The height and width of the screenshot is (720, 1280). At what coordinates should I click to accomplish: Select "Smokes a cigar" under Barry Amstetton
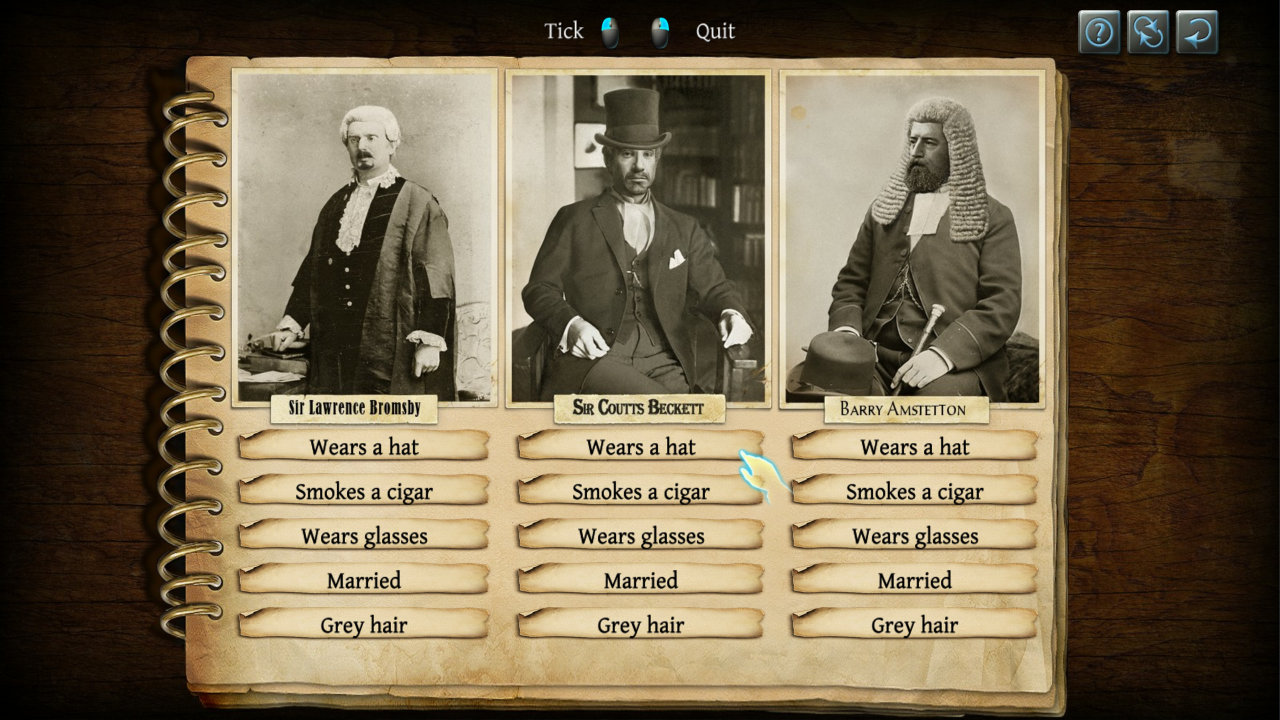coord(914,491)
